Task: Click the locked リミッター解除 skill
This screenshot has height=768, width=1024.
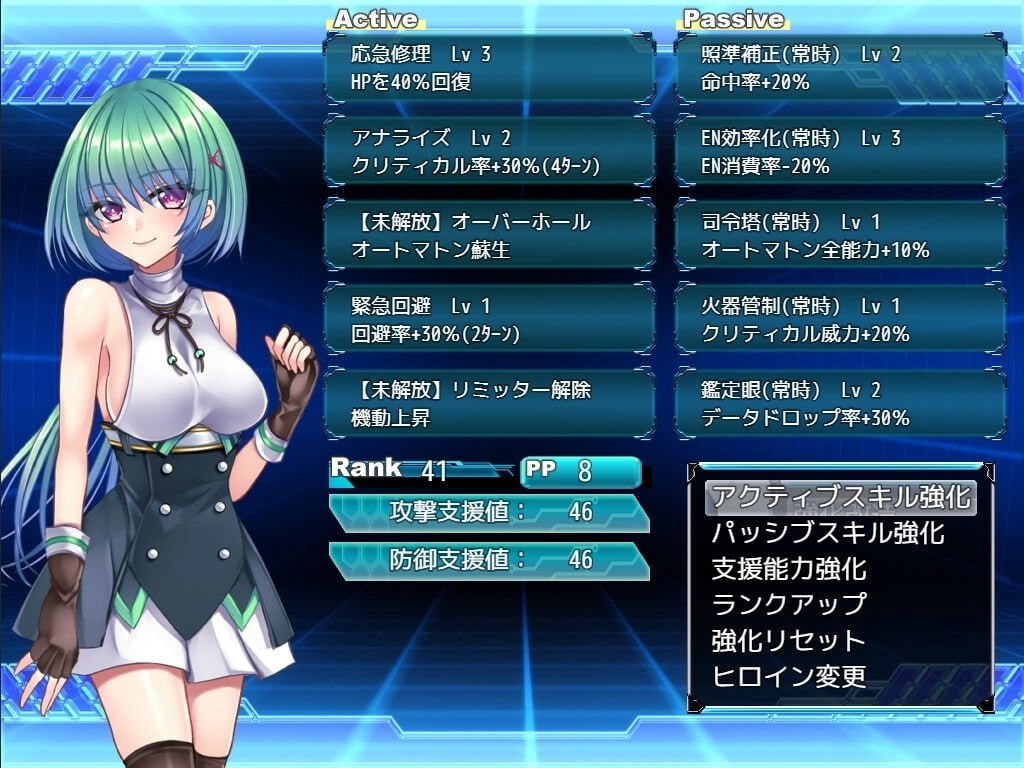Action: [489, 404]
